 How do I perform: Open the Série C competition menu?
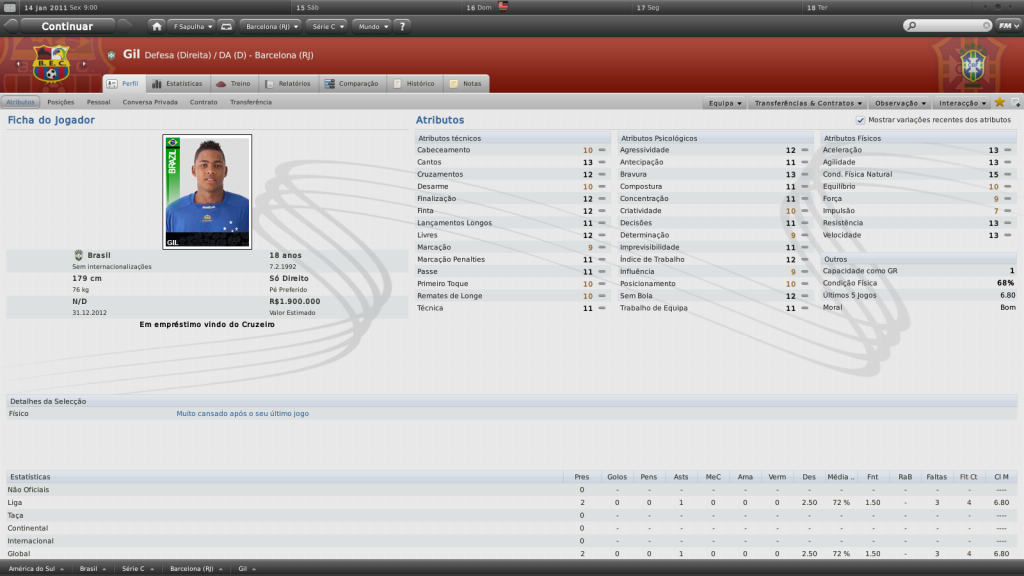point(329,26)
